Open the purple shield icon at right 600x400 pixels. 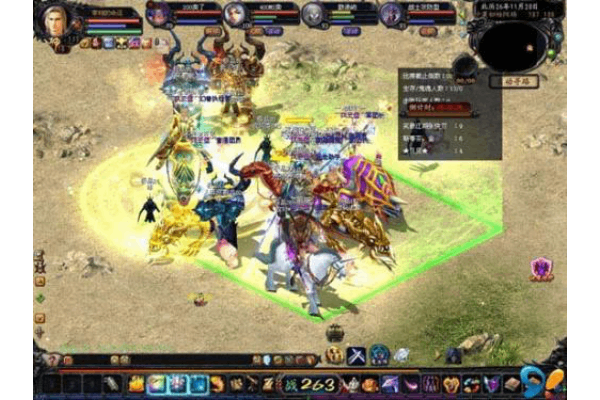(542, 268)
